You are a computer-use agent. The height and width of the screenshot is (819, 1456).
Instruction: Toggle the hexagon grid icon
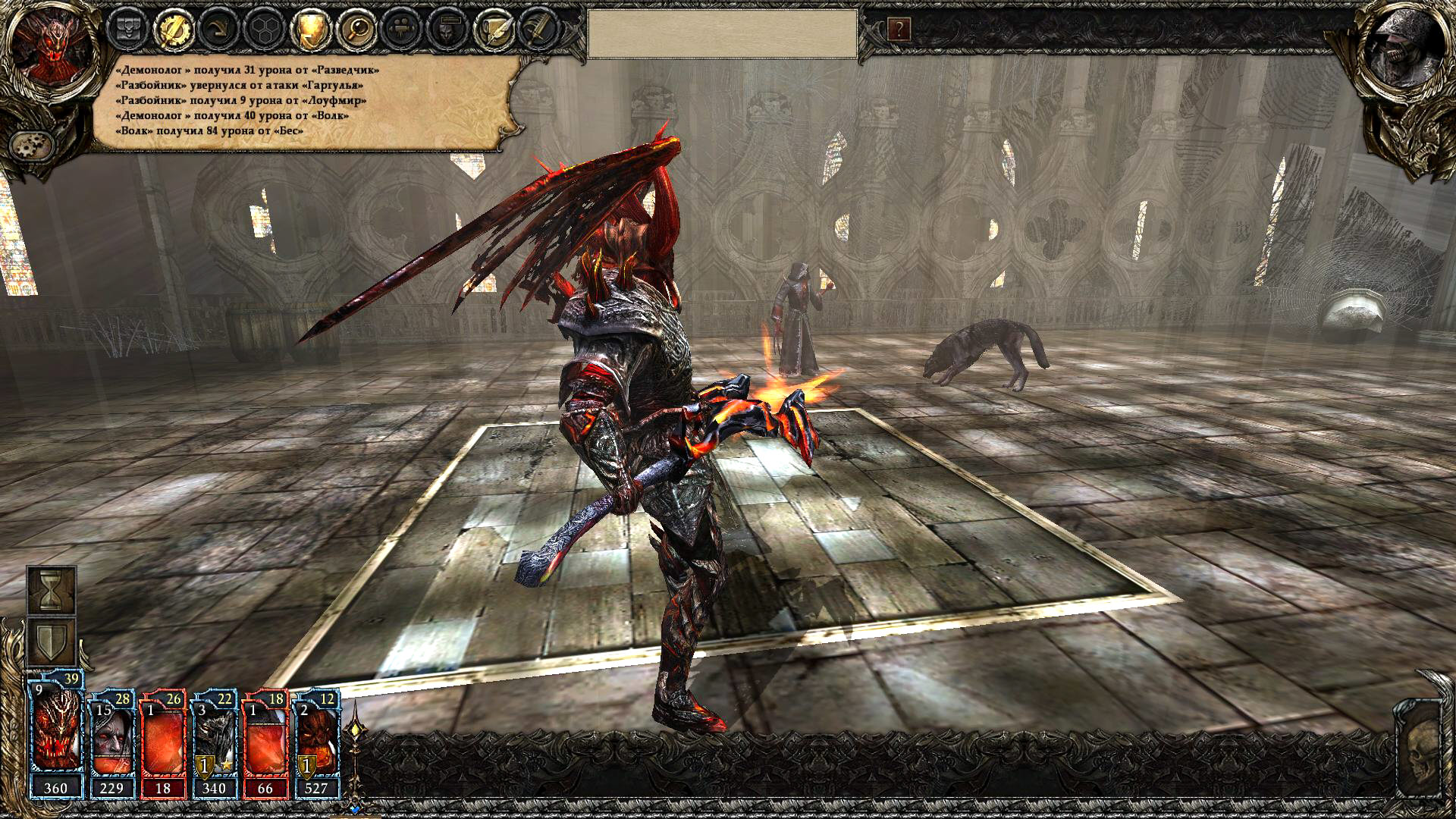(262, 30)
